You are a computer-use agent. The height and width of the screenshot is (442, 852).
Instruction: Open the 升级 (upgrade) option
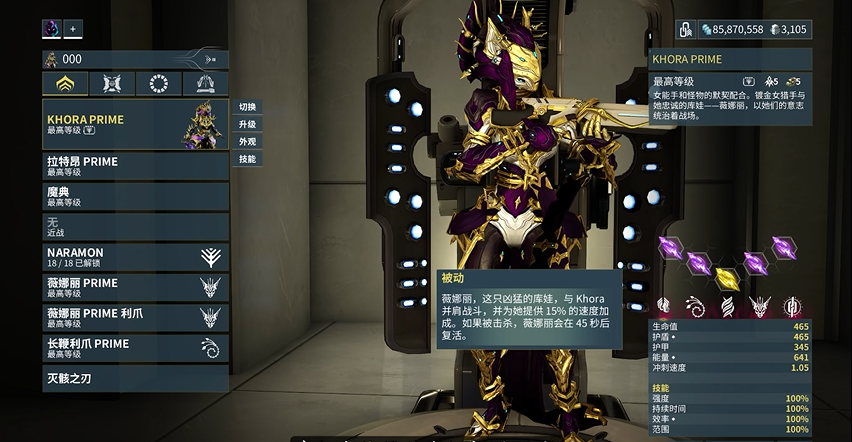click(x=247, y=124)
